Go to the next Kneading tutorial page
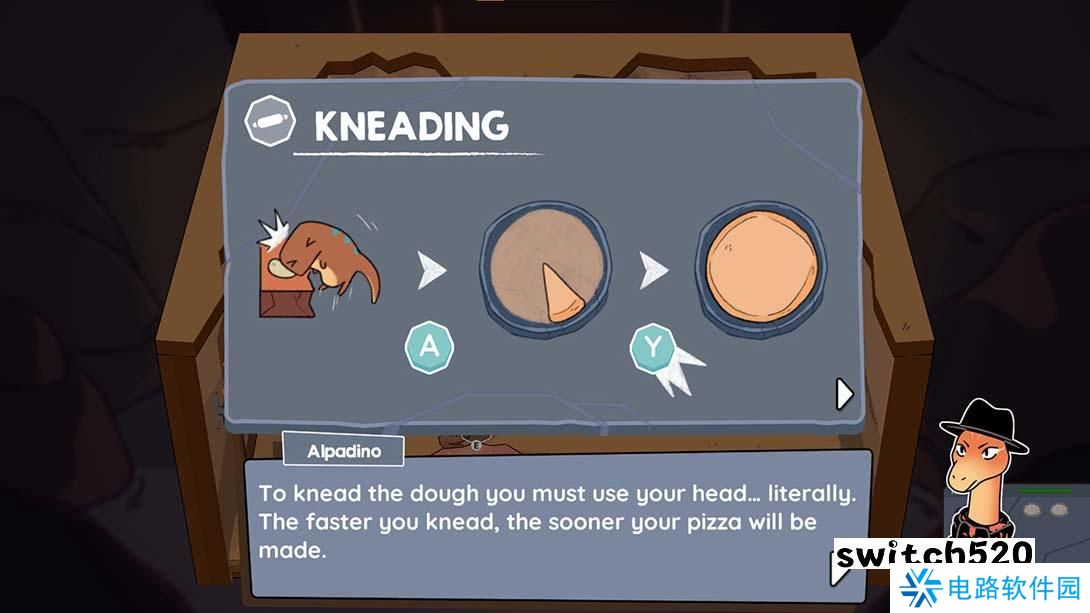The height and width of the screenshot is (613, 1090). (x=844, y=394)
